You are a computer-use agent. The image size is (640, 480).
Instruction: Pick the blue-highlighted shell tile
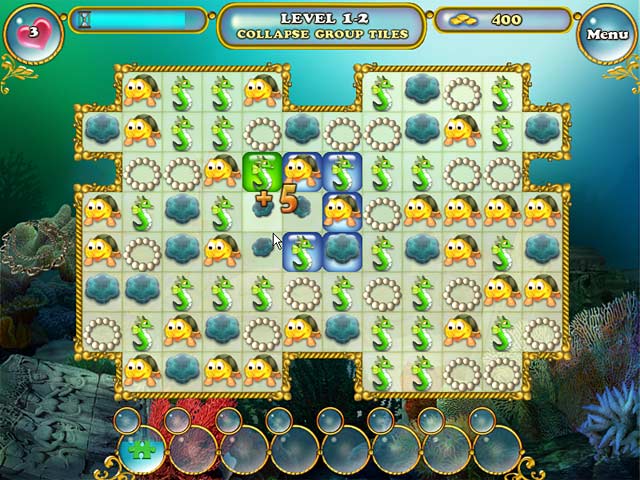pos(342,250)
